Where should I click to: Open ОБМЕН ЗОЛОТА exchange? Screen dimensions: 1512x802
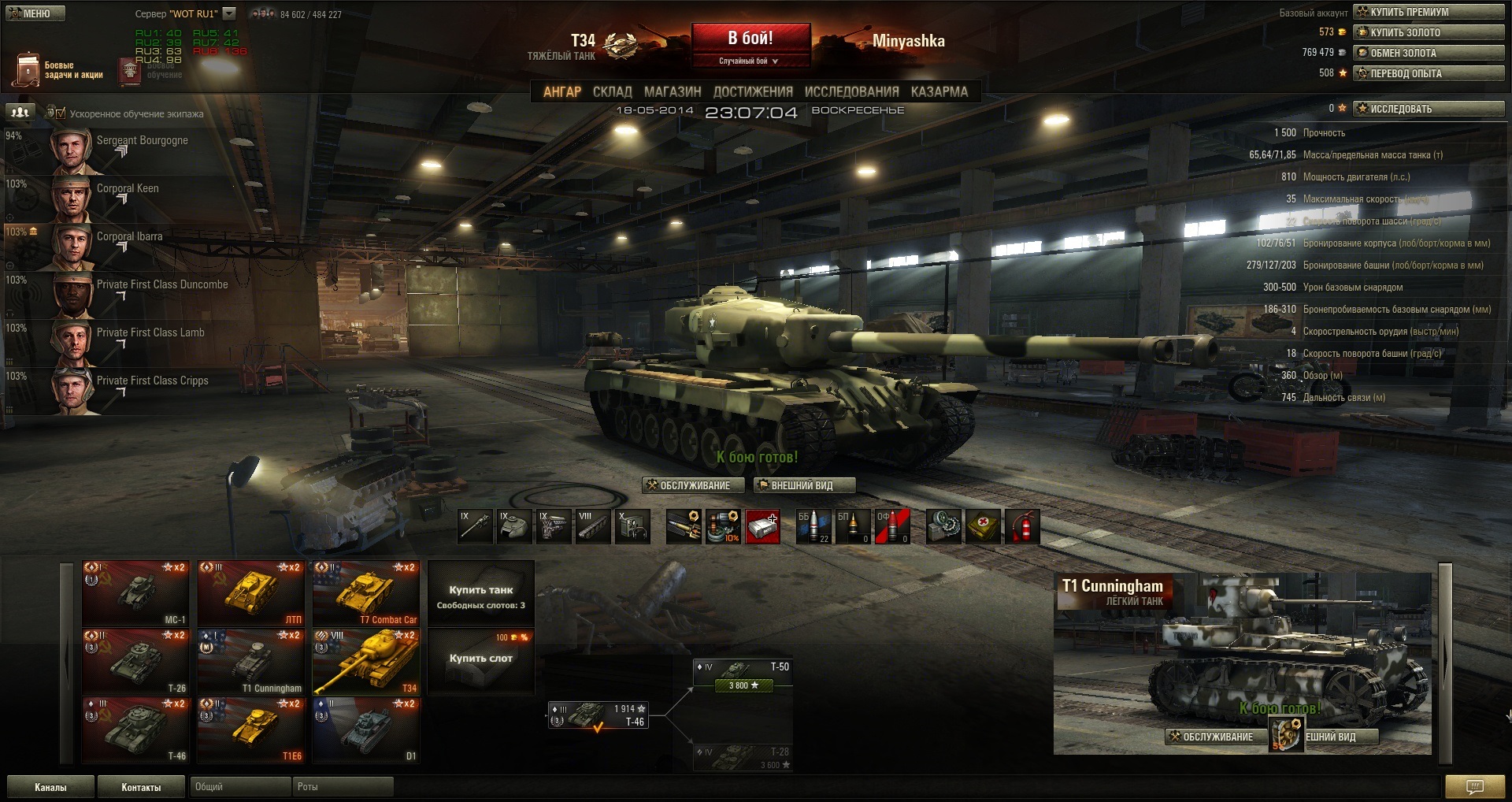click(x=1429, y=53)
